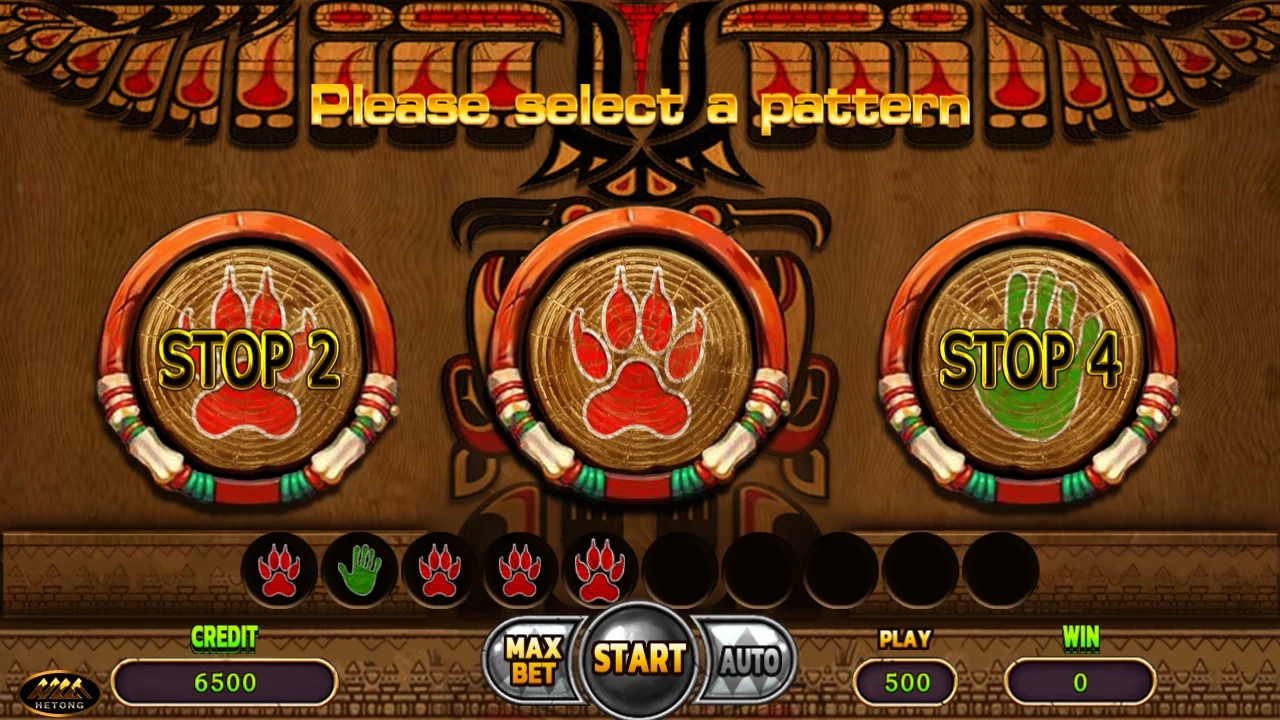Select the STOP 2 paw medallion

pos(248,358)
